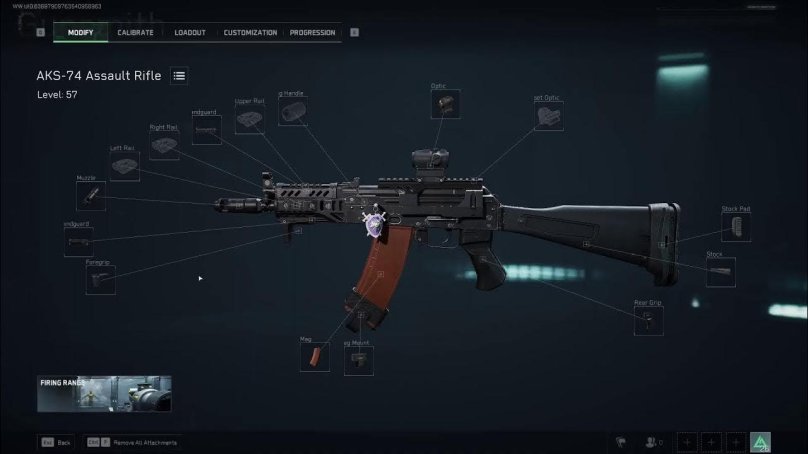Switch to the Calibrate tab
The image size is (808, 454).
pyautogui.click(x=135, y=33)
